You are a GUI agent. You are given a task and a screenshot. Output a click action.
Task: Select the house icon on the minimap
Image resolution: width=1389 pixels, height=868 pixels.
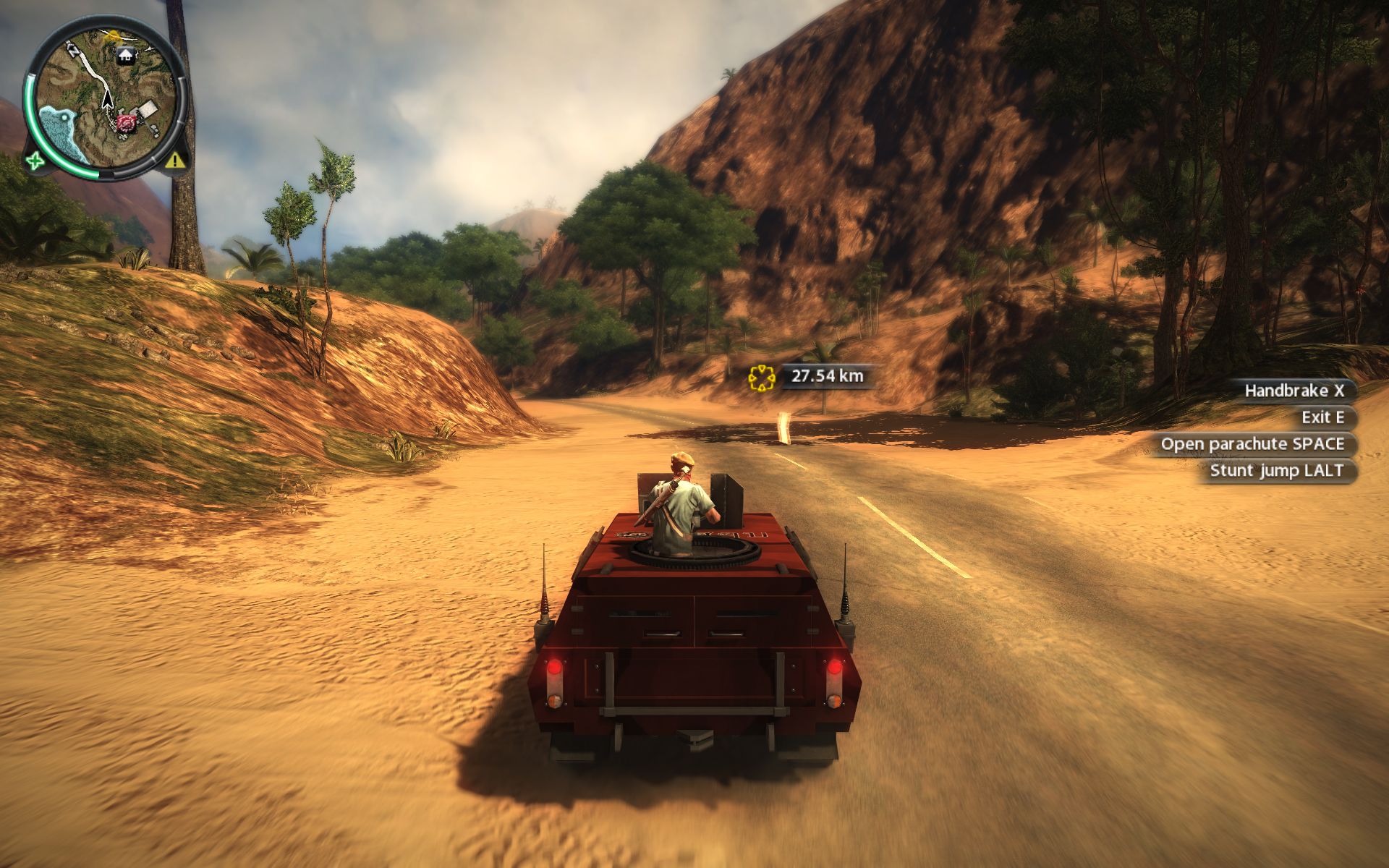126,54
